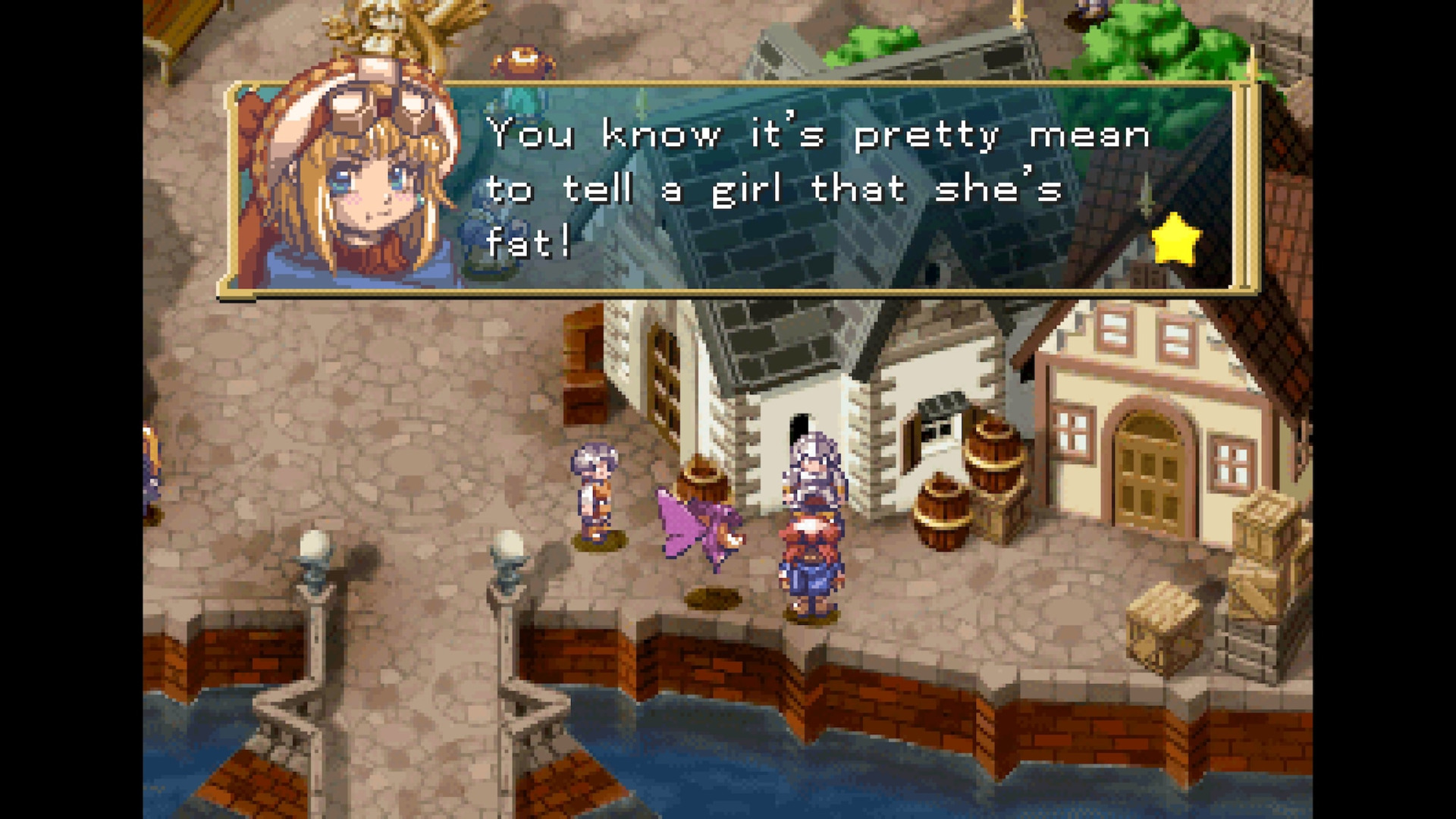Advance dialogue with the yellow star
Image resolution: width=1456 pixels, height=819 pixels.
1175,240
